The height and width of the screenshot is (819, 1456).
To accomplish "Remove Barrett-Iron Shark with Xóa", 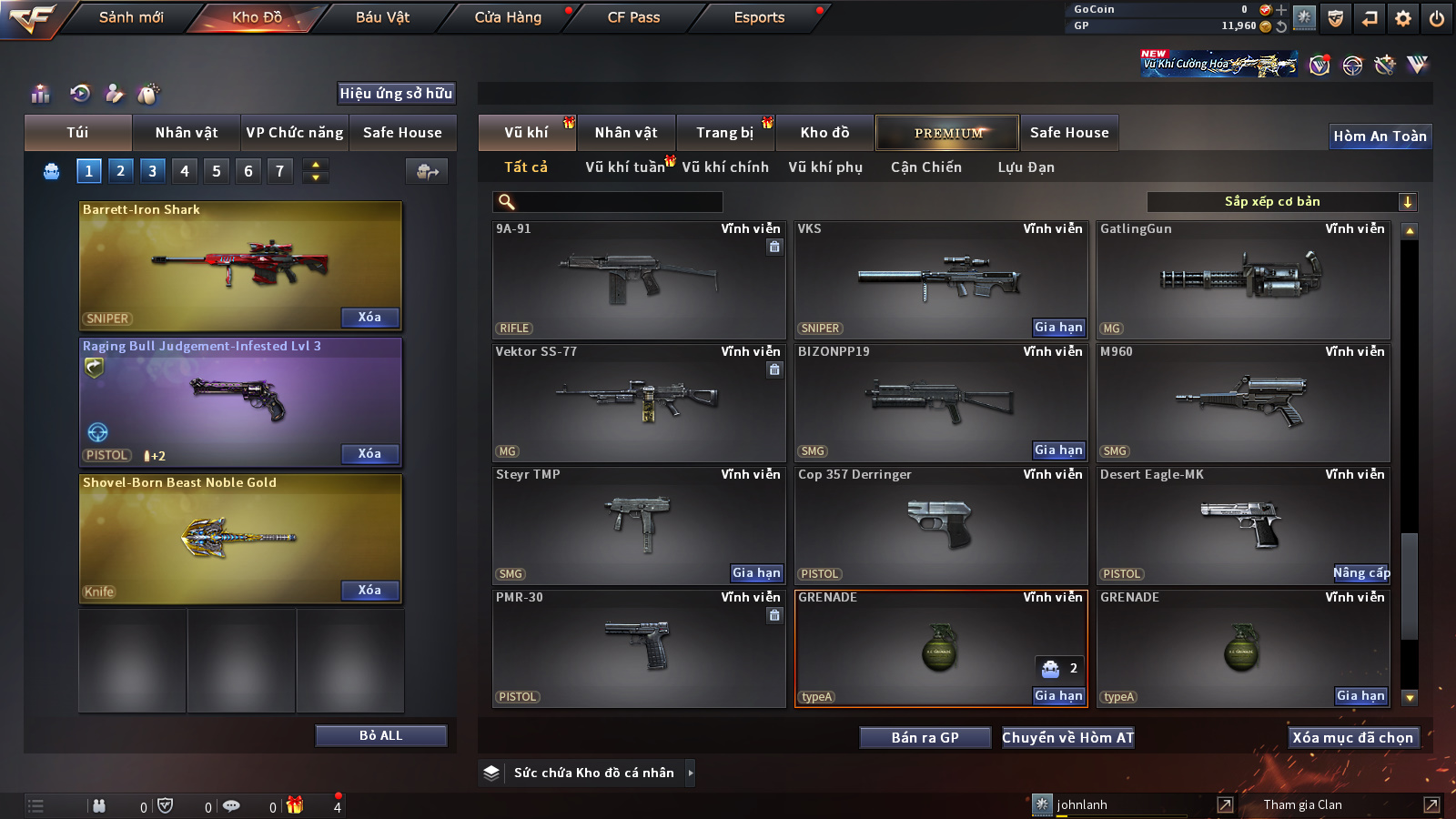I will [369, 318].
